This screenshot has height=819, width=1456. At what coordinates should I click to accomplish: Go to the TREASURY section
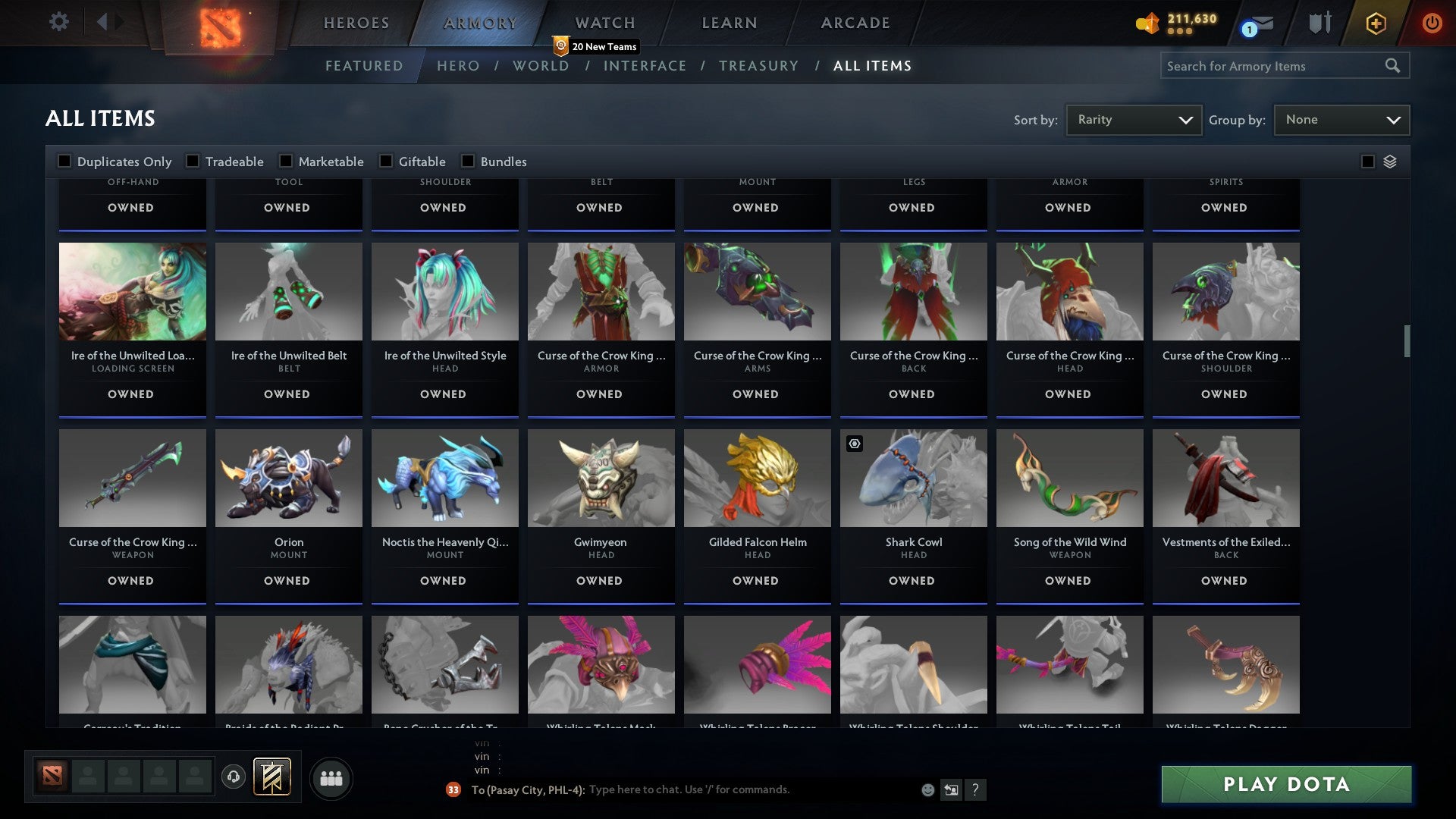click(758, 66)
